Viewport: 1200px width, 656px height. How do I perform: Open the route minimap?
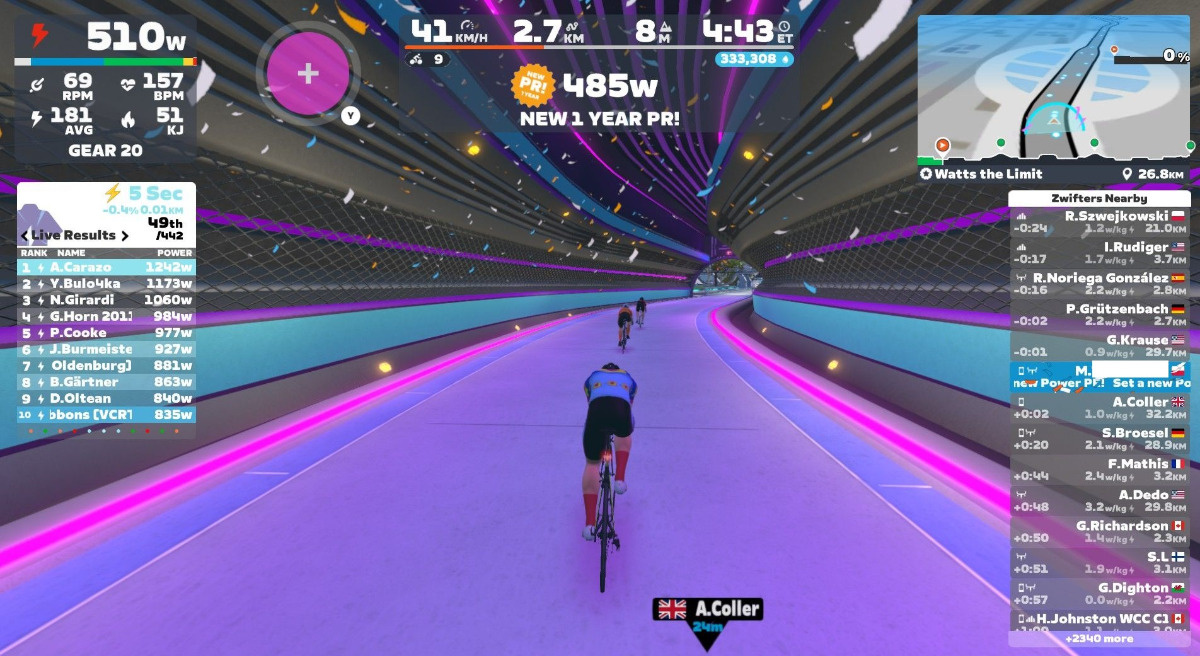1055,88
